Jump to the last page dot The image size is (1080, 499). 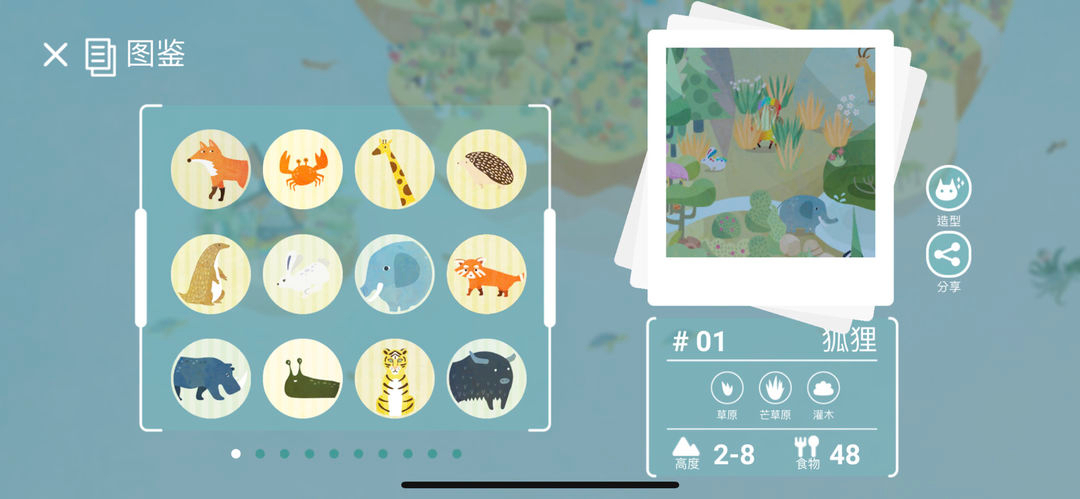point(457,454)
